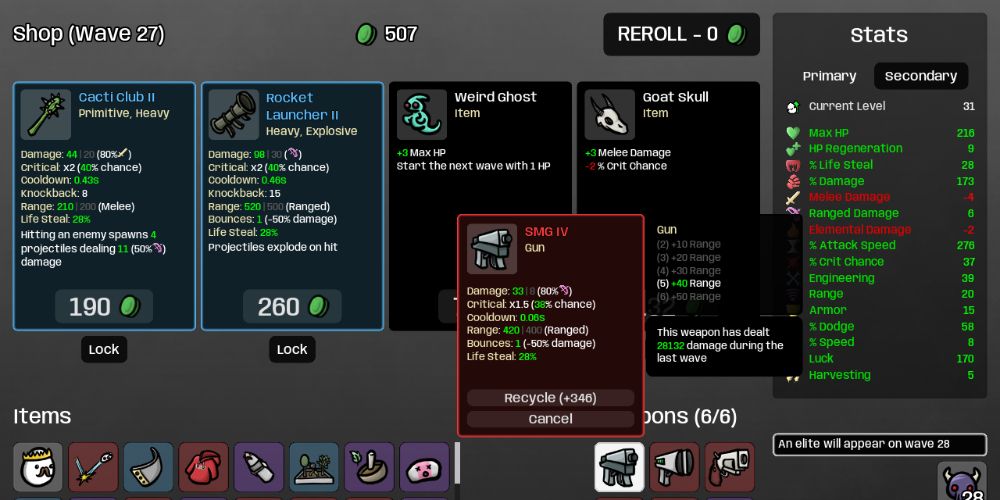Buy Cacti Club II for 190
This screenshot has height=500, width=1000.
coord(104,307)
